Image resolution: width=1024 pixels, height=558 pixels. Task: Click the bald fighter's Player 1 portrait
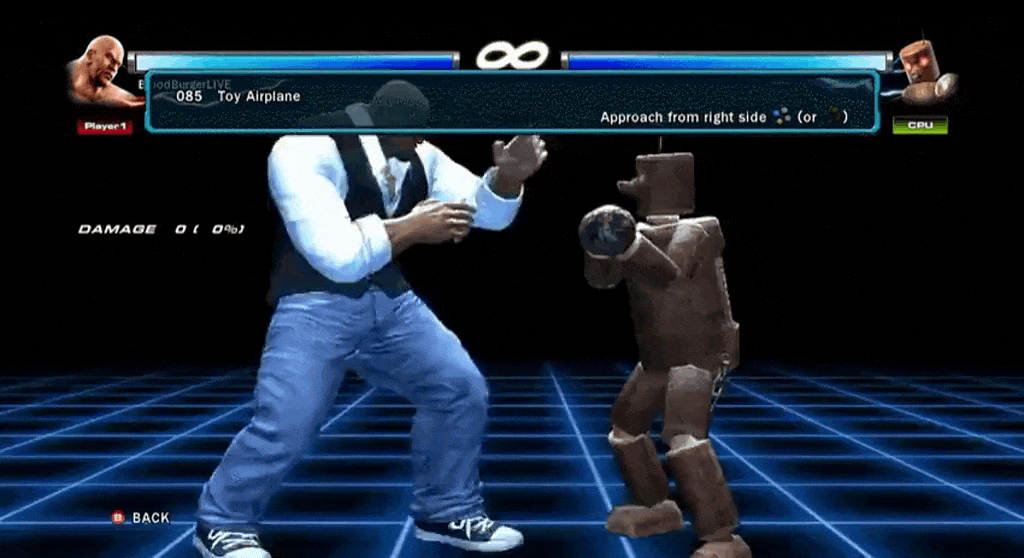100,71
